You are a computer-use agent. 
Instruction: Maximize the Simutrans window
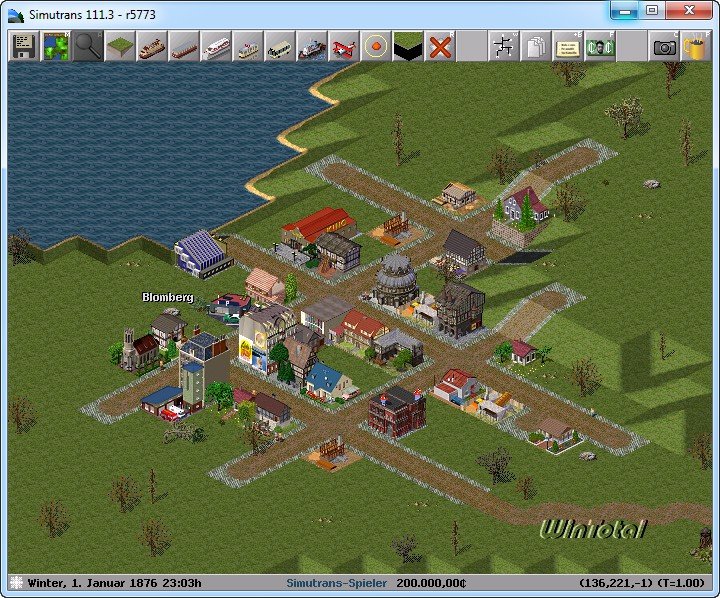click(652, 11)
